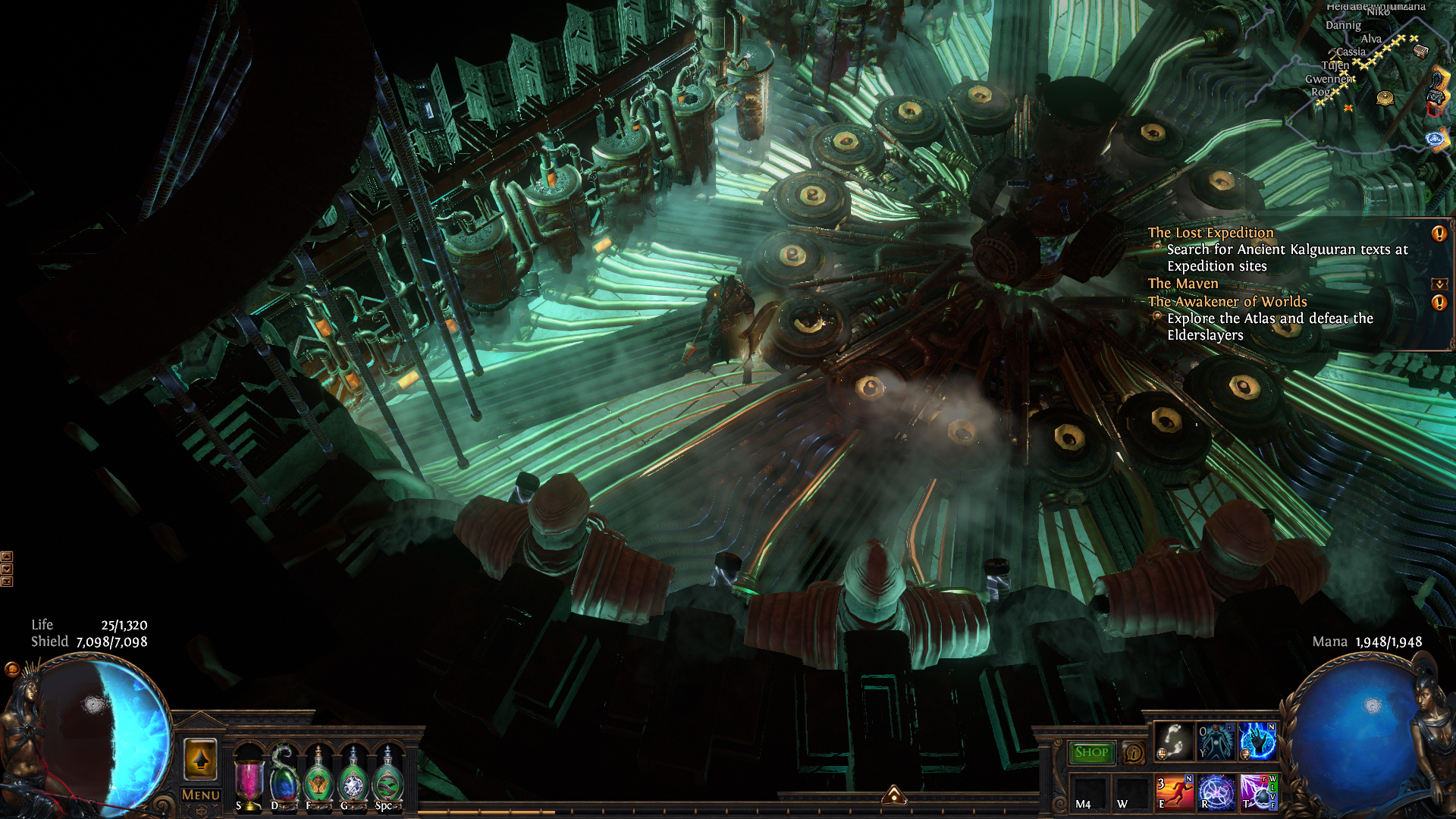Select the lightning hand skill icon

click(x=1258, y=741)
